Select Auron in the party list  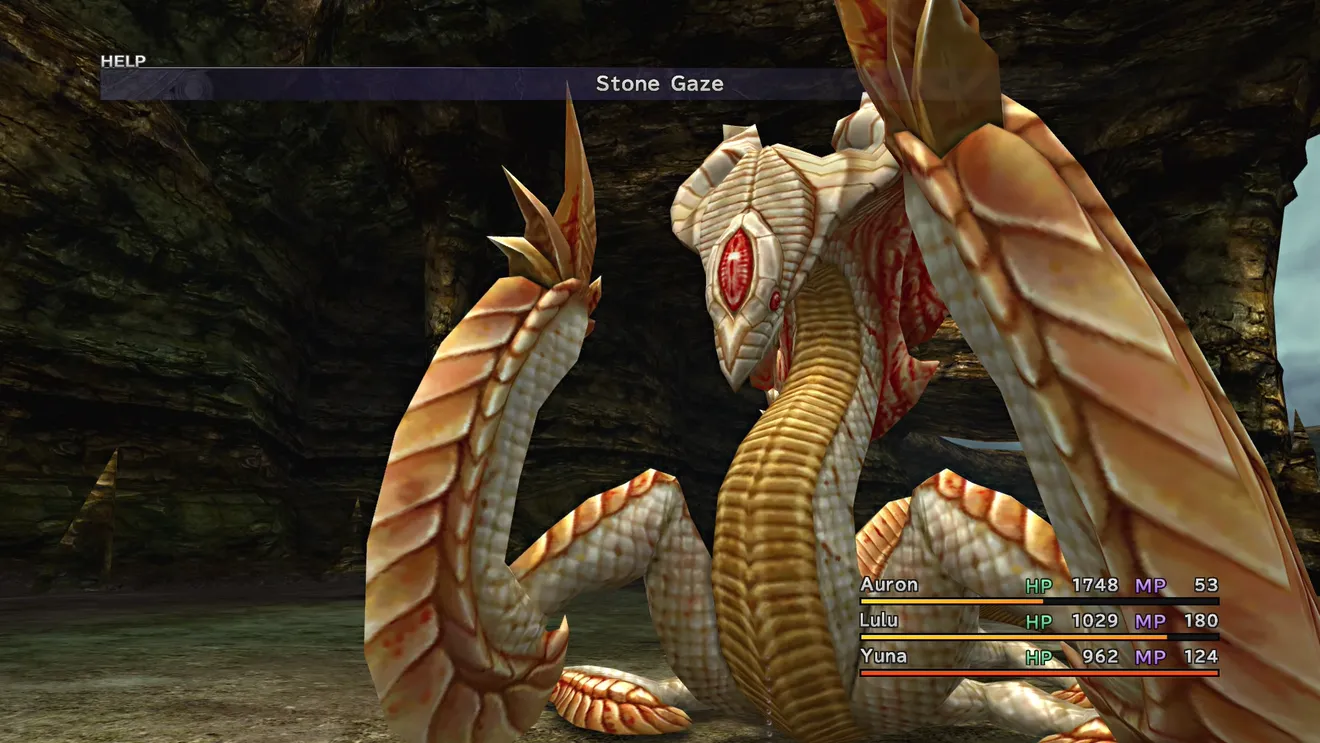(889, 585)
